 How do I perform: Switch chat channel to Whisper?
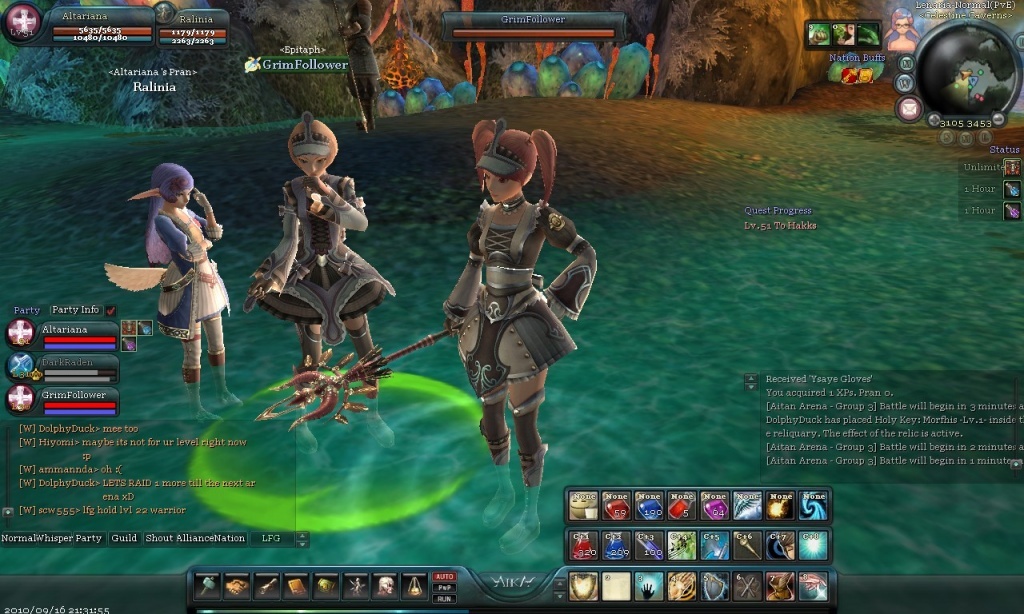click(x=56, y=538)
